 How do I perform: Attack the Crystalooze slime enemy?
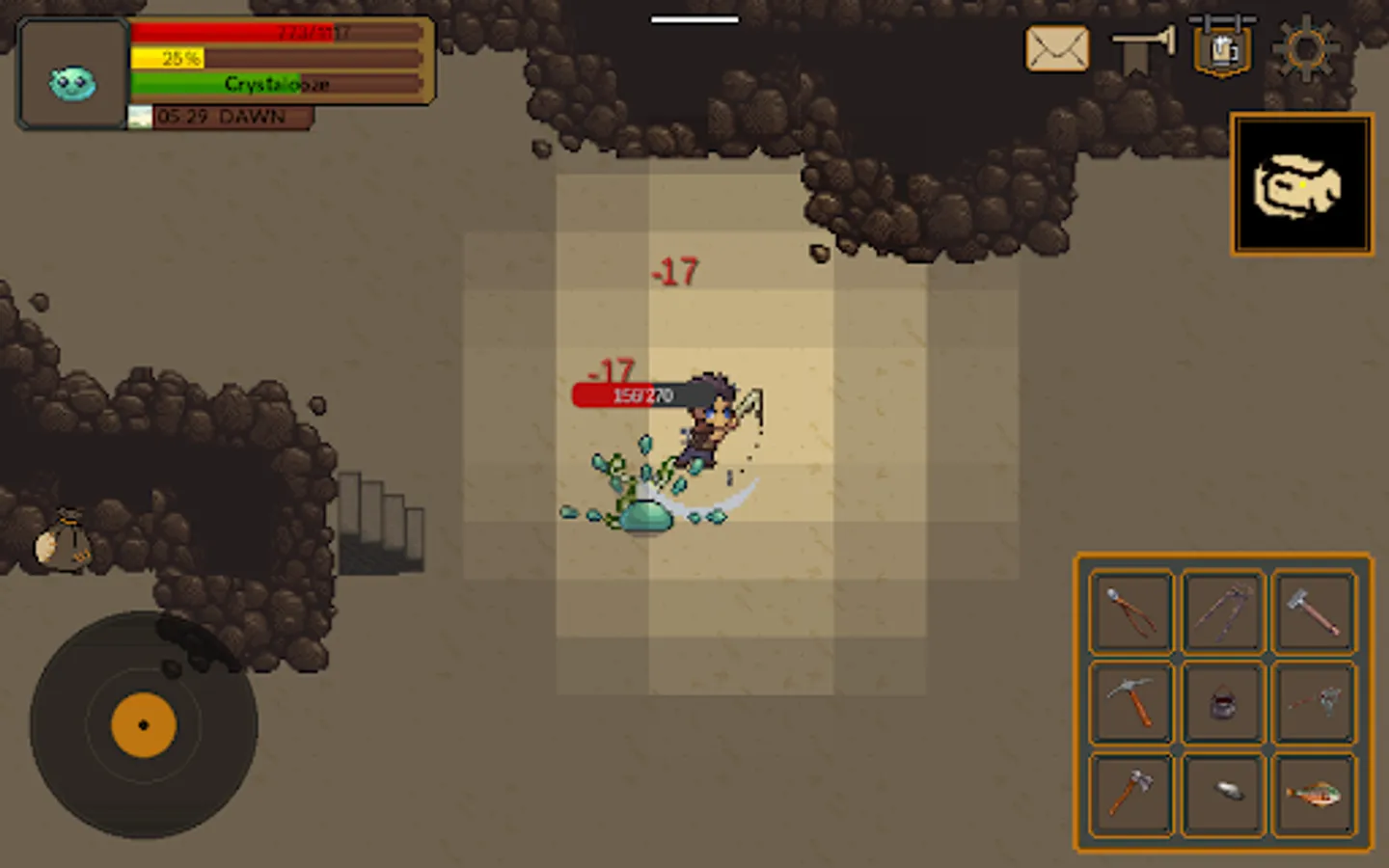click(646, 518)
